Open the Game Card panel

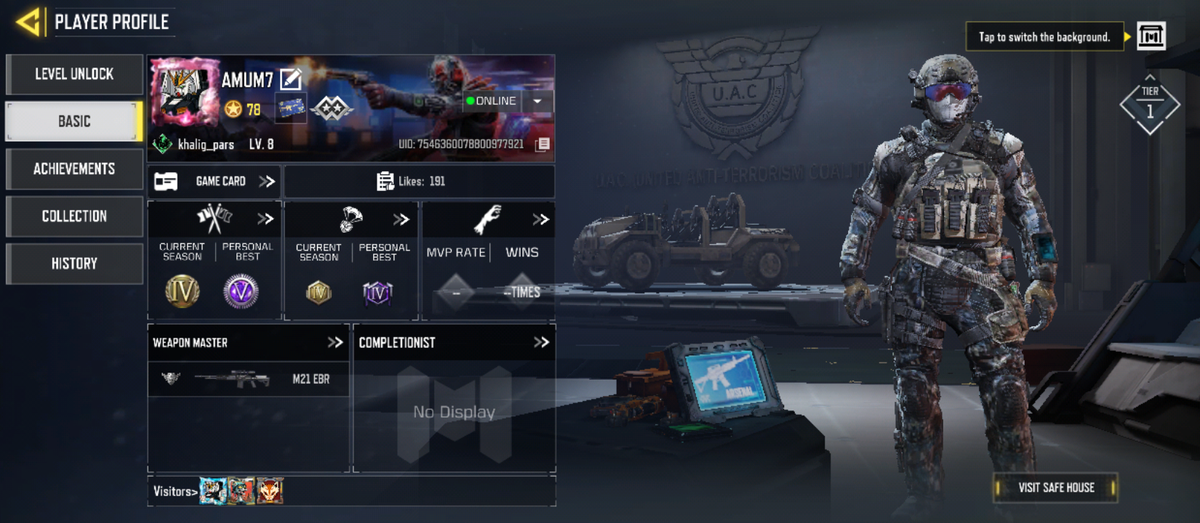pyautogui.click(x=214, y=181)
